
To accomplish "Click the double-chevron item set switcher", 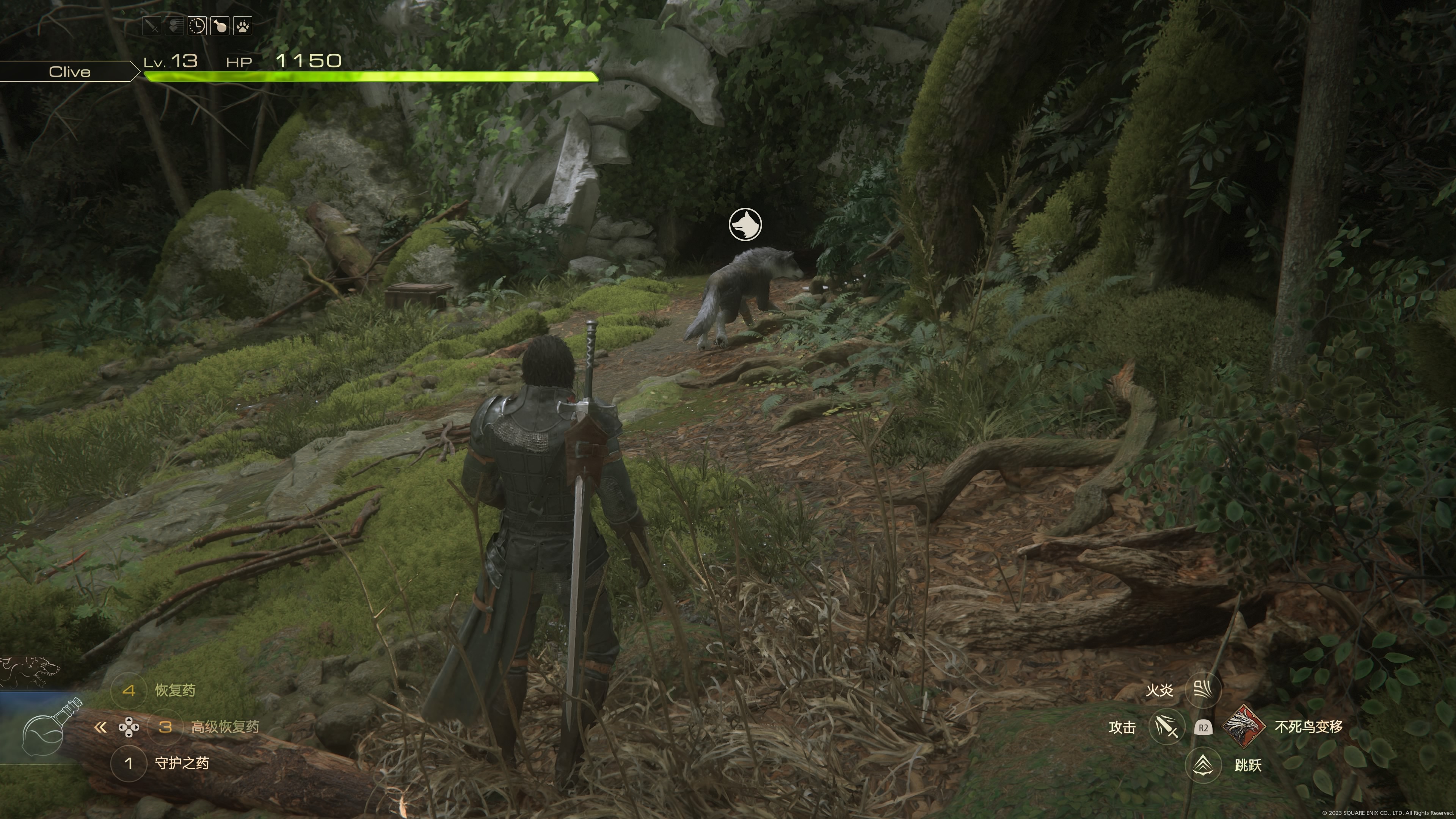I will pyautogui.click(x=100, y=728).
